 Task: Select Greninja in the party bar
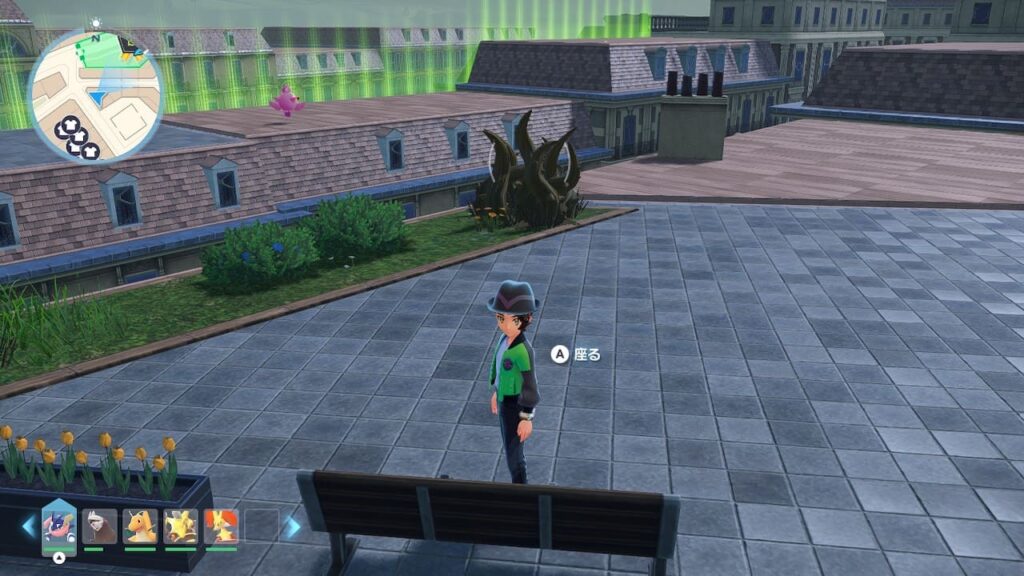click(58, 526)
